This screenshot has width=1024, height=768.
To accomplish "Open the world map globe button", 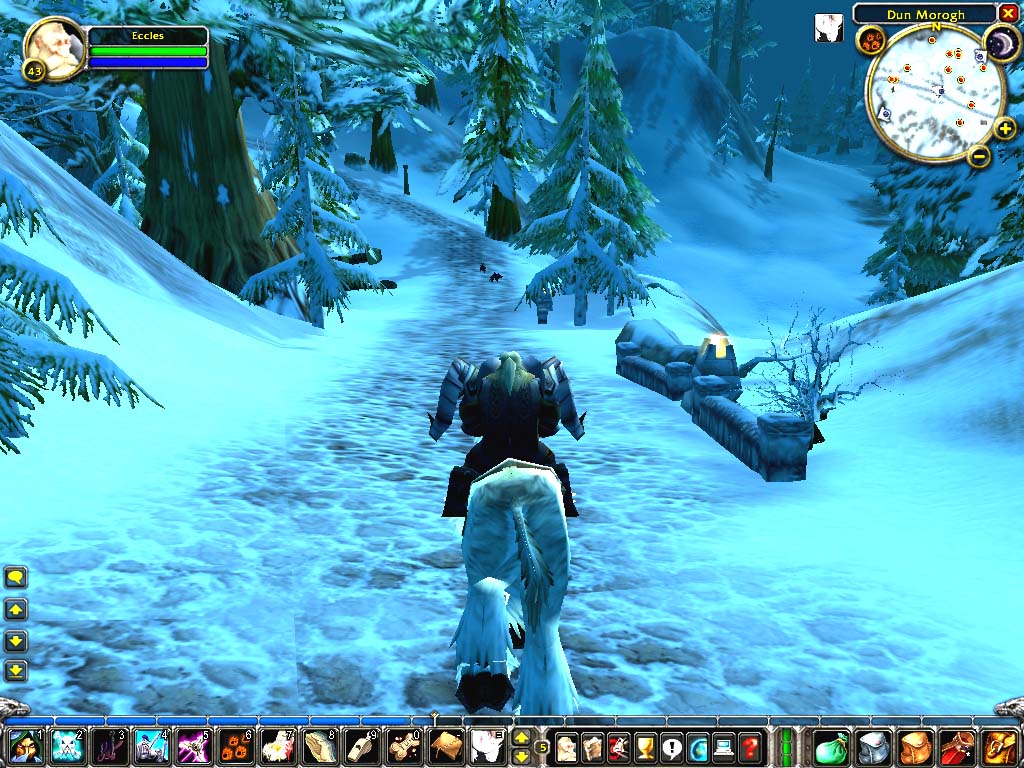I will (x=697, y=746).
